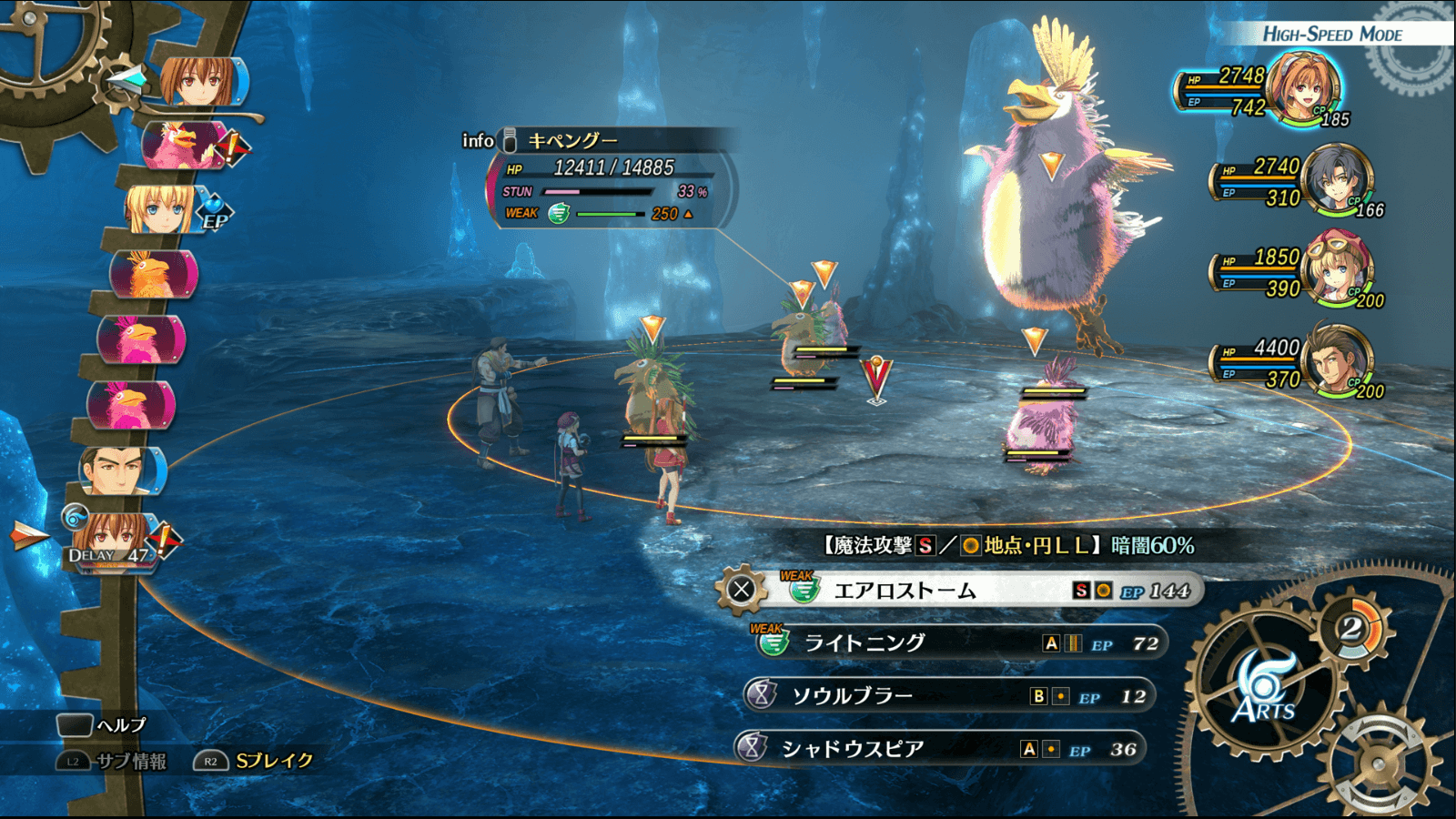The width and height of the screenshot is (1456, 819).
Task: Click the gear icon numbered 2
Action: tap(1352, 628)
